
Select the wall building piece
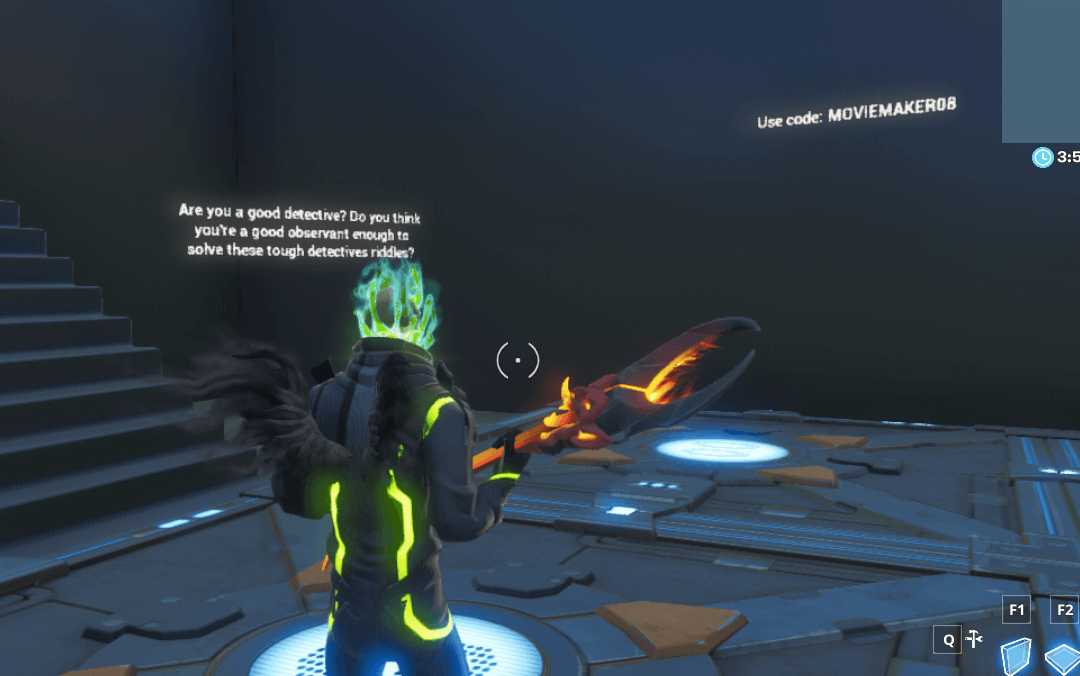tap(1016, 655)
